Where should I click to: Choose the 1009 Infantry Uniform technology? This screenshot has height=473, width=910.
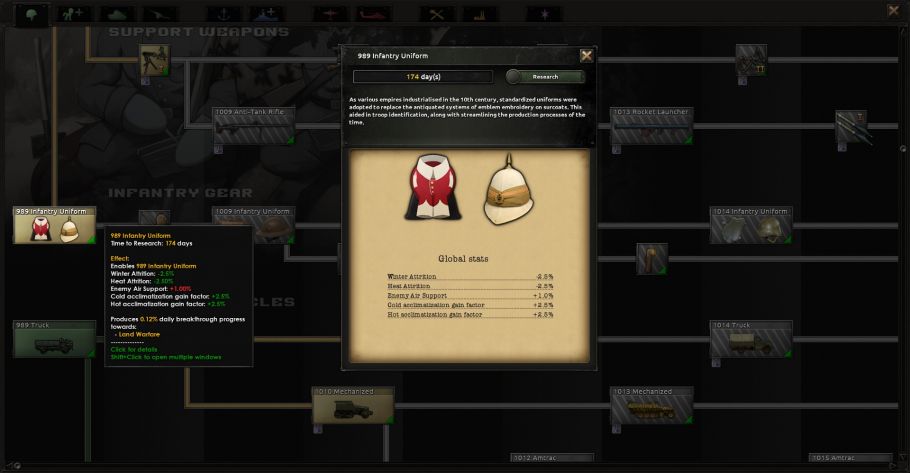coord(253,226)
